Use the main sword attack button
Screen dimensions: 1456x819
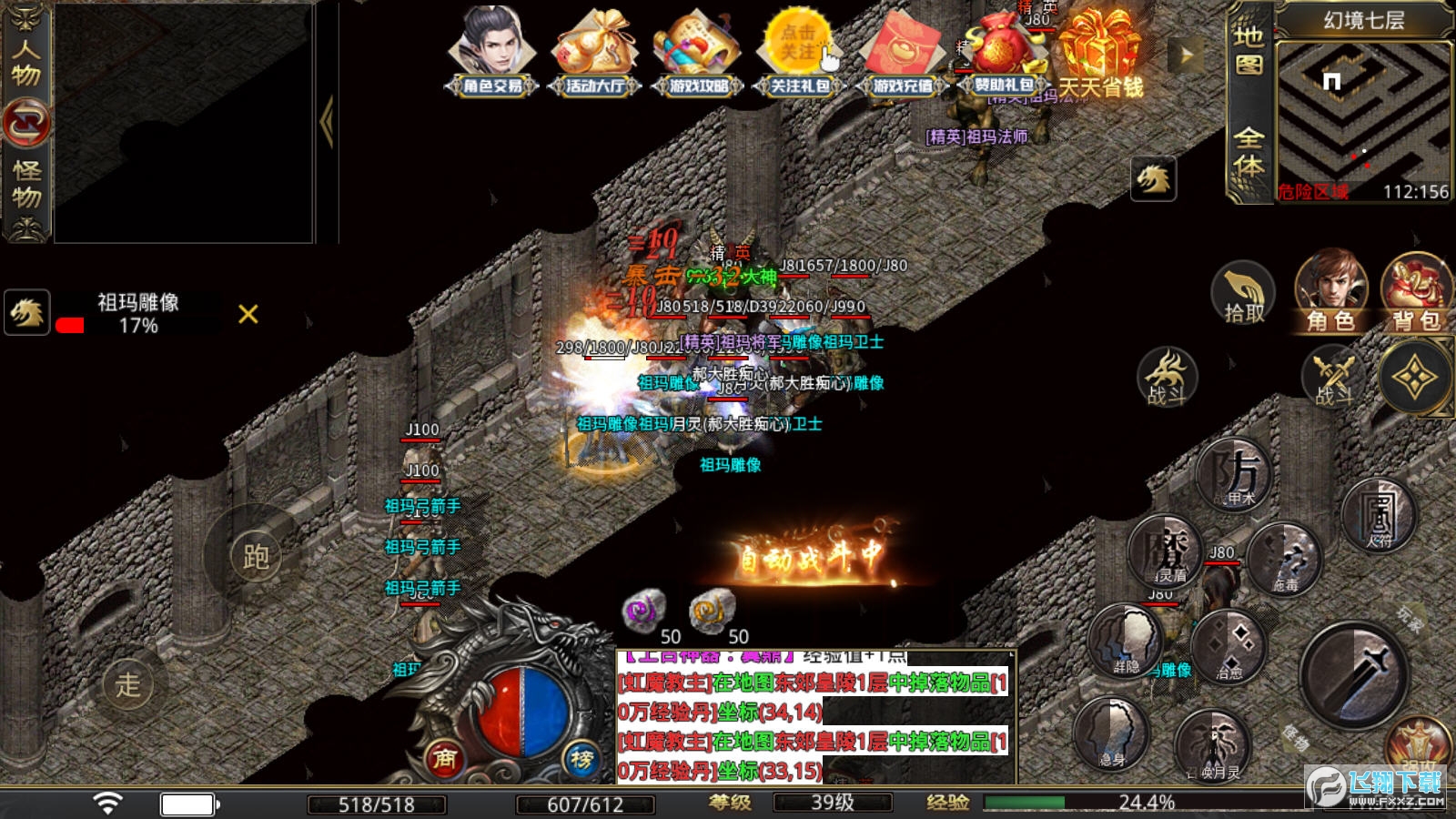[x=1354, y=675]
